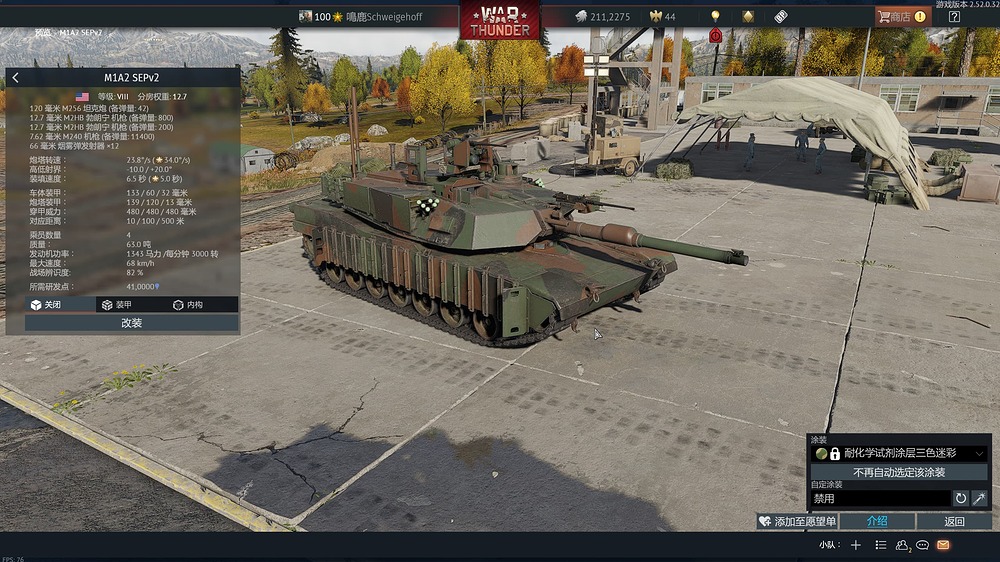1000x562 pixels.
Task: Click the question mark help icon
Action: coord(954,16)
